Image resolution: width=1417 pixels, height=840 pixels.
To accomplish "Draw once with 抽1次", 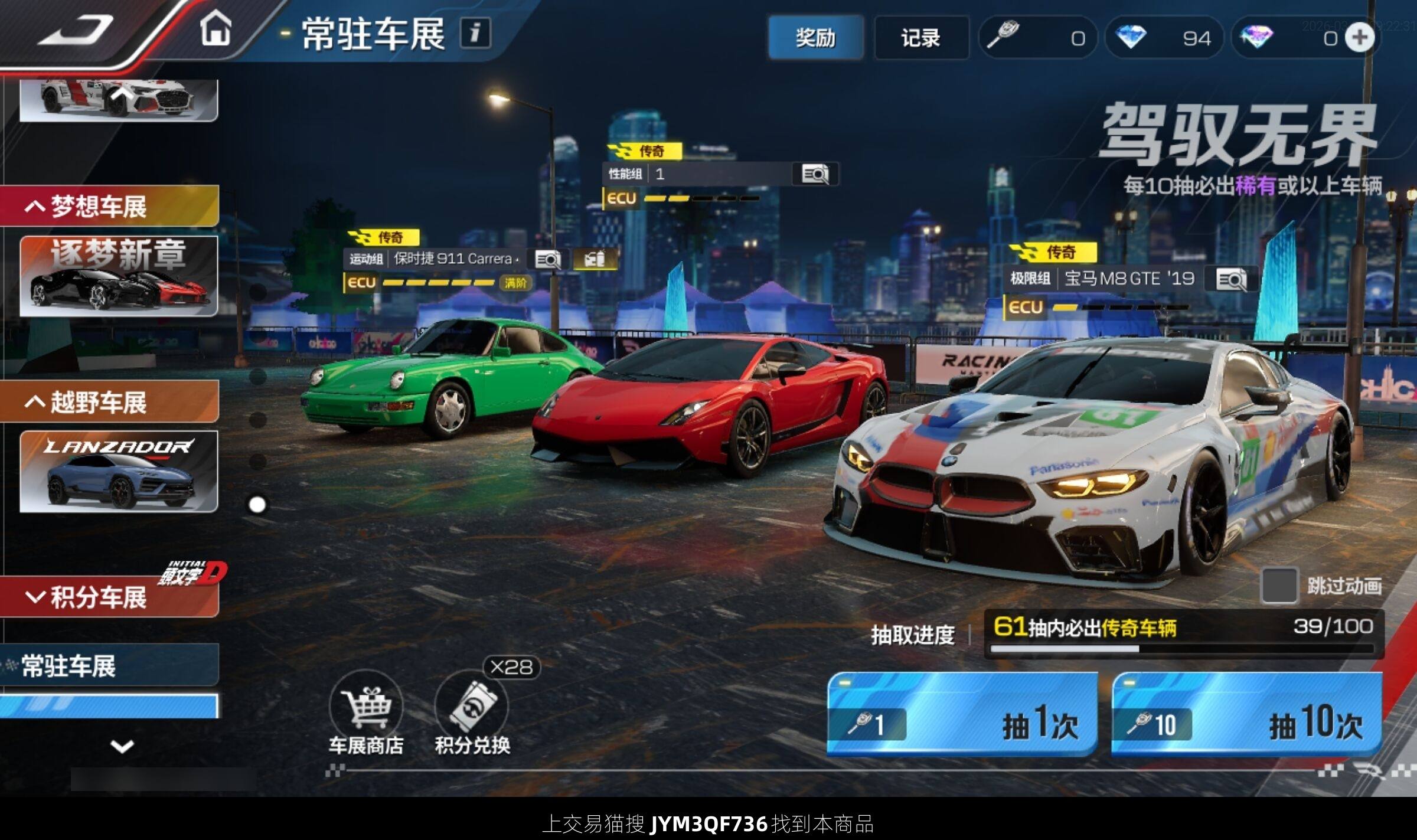I will tap(962, 715).
